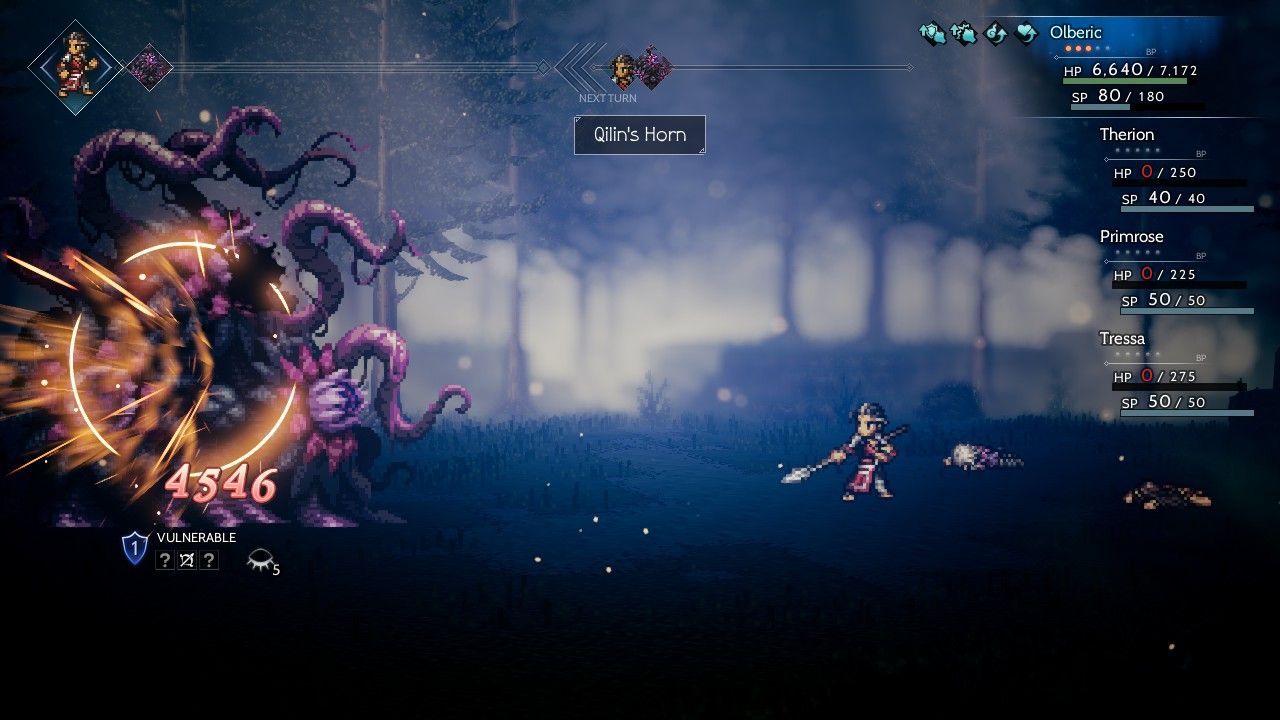Click the enemy's blue shield counter
Screen dimensions: 1280x720
point(135,547)
